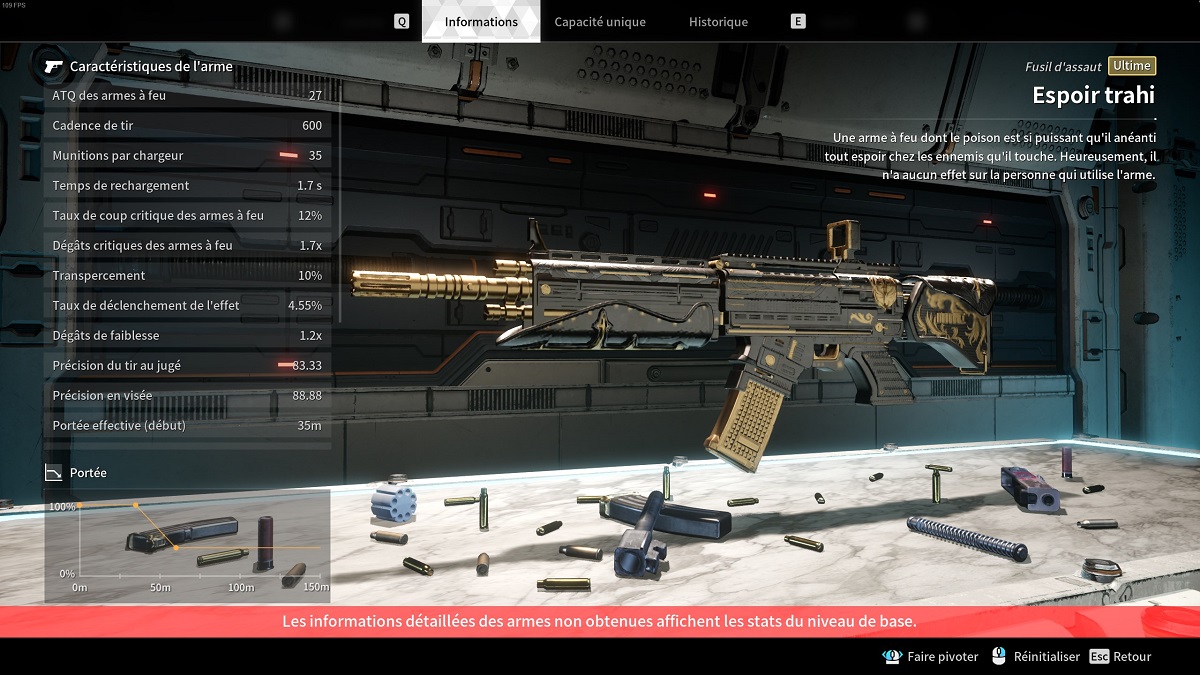Open the Capacité unique tab
Screen dimensions: 1200x675
600,21
